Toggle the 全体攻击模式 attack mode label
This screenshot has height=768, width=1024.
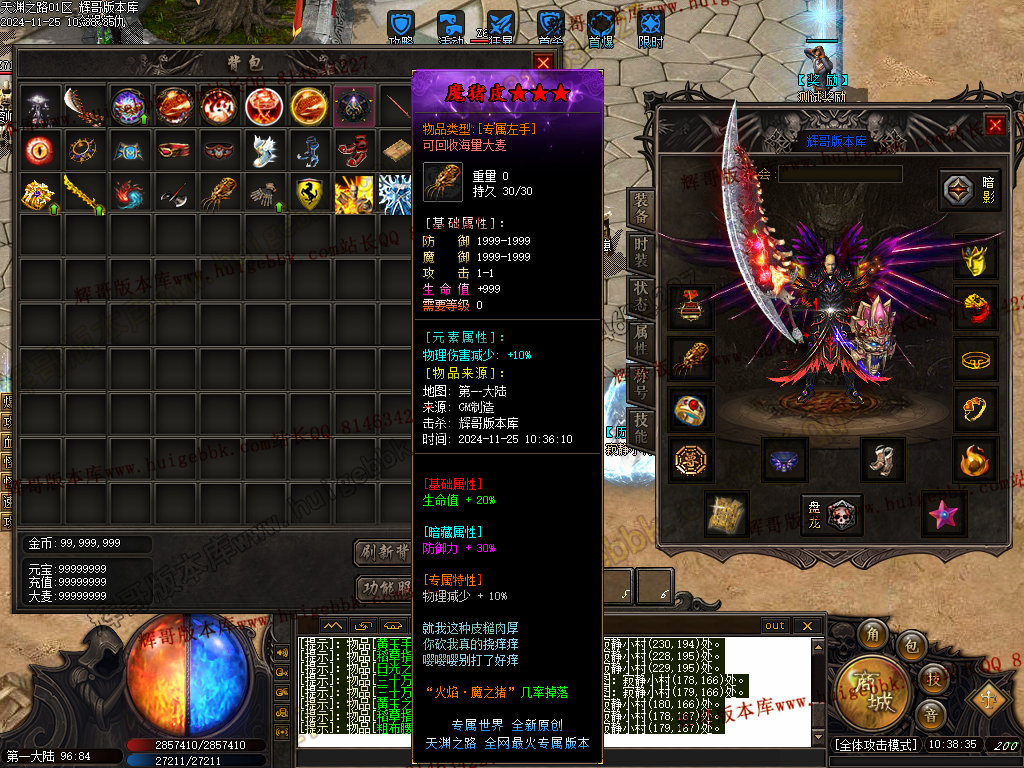tap(875, 745)
